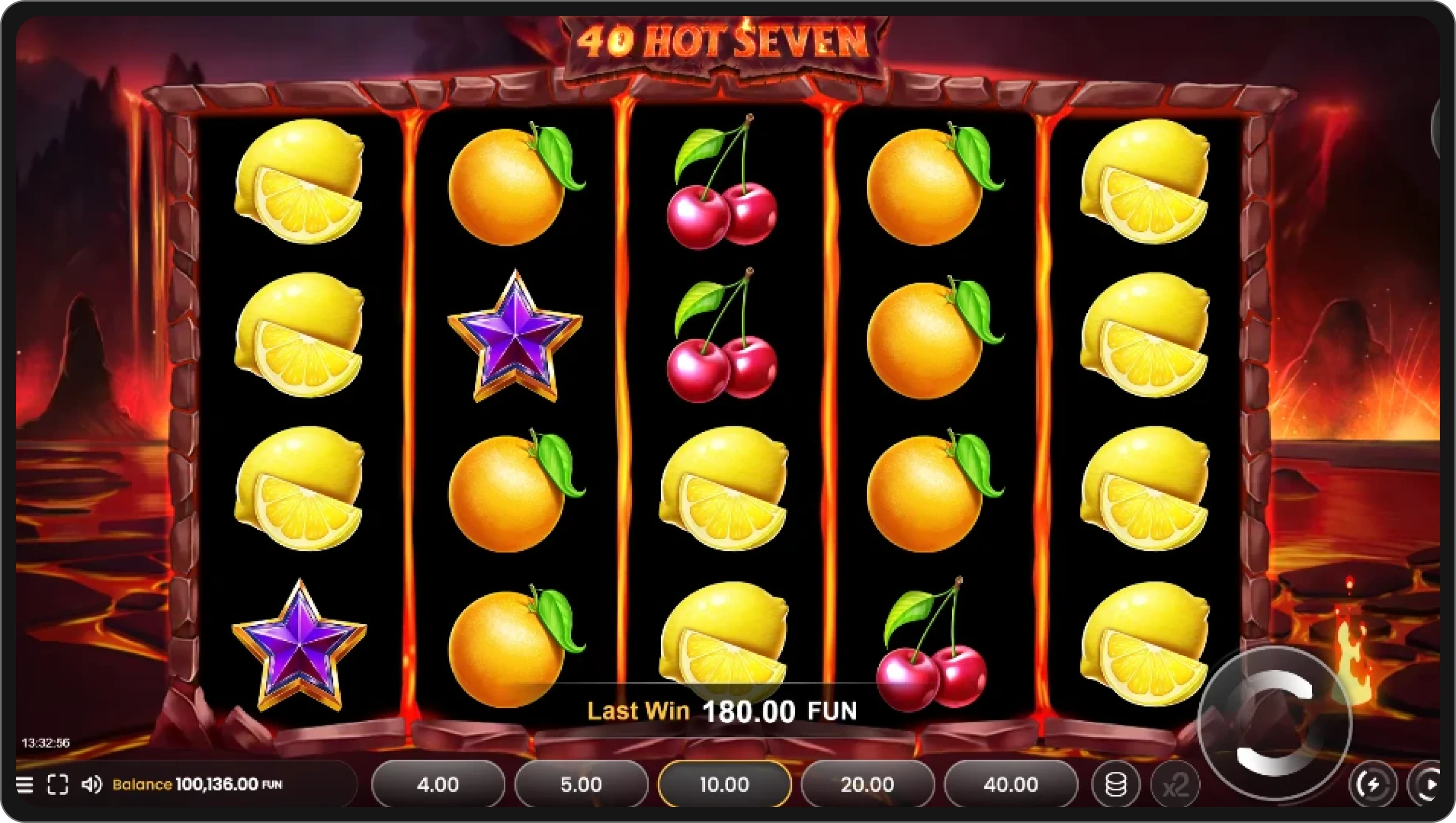
Task: Select the 4.00 bet amount
Action: pyautogui.click(x=438, y=784)
